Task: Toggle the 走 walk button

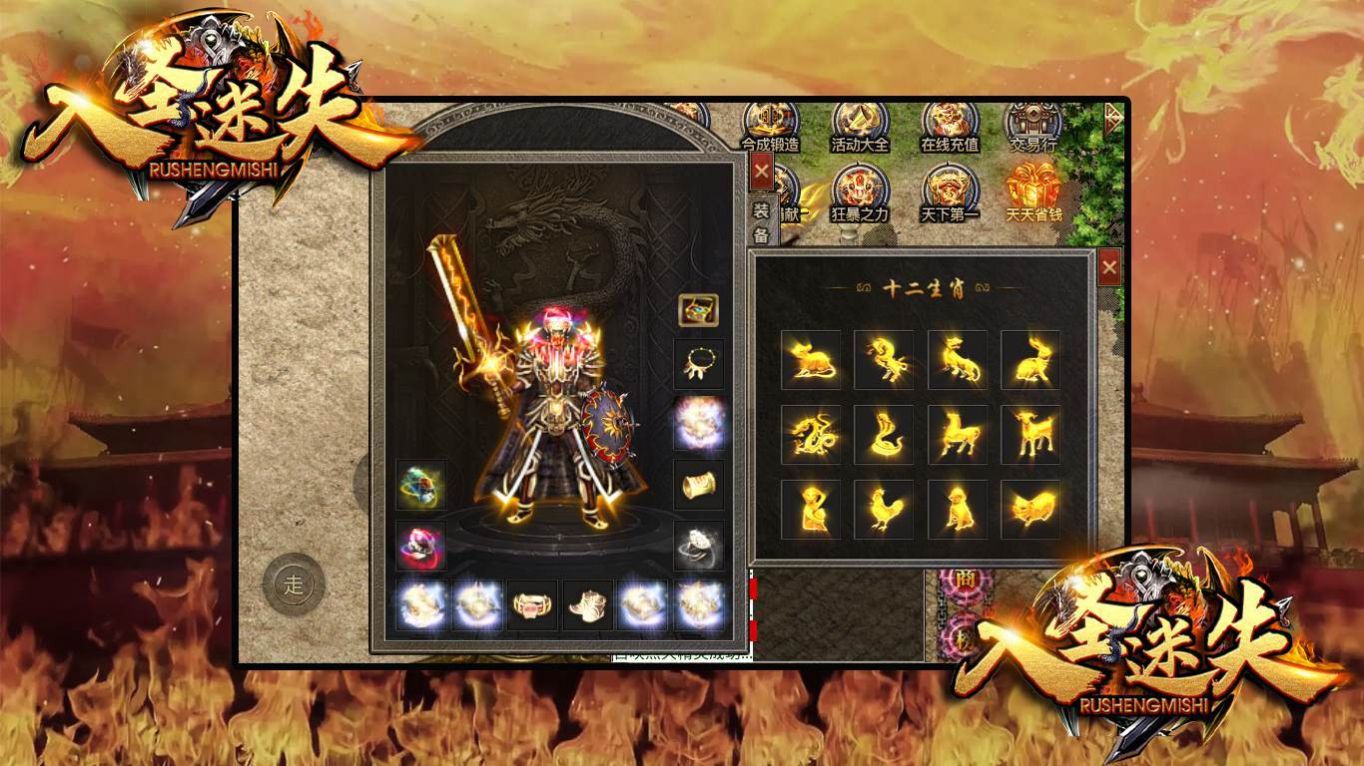Action: tap(293, 586)
